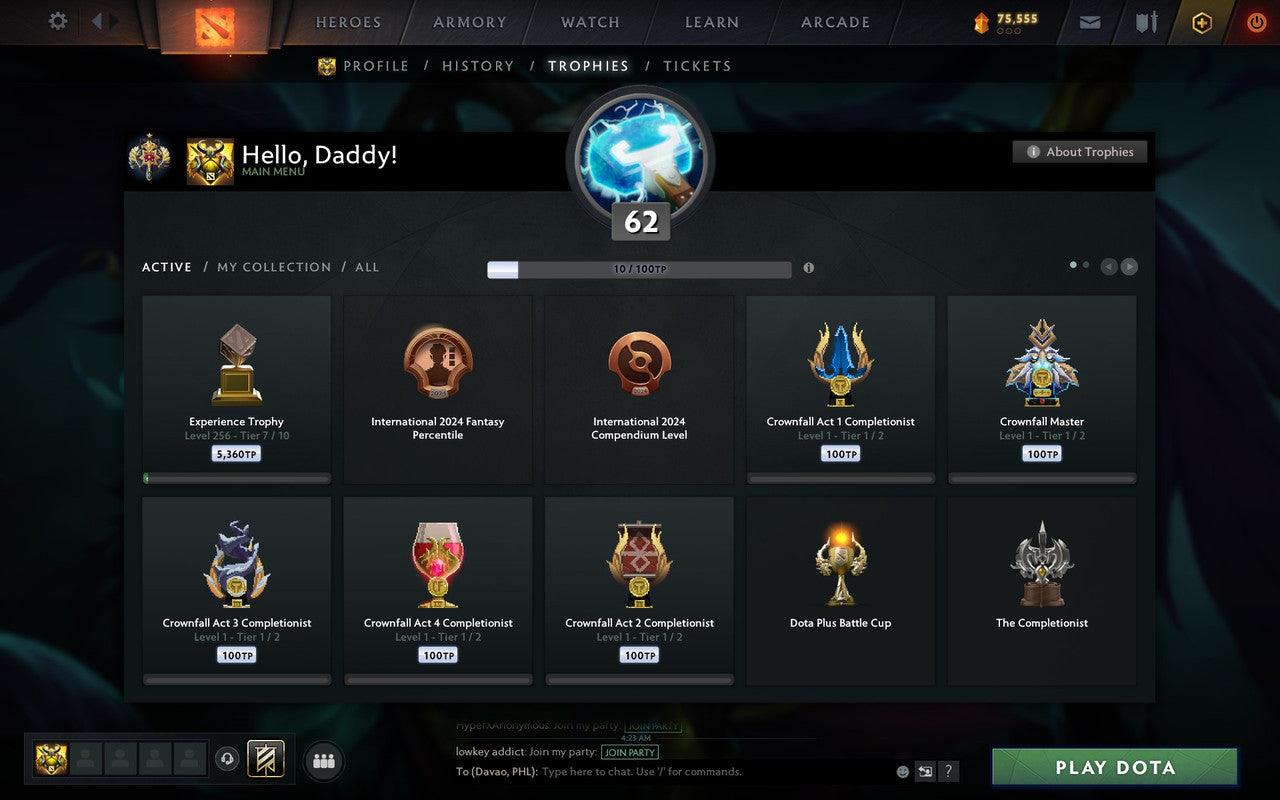Screen dimensions: 1280x800
Task: Click the power button to quit
Action: tap(1256, 22)
